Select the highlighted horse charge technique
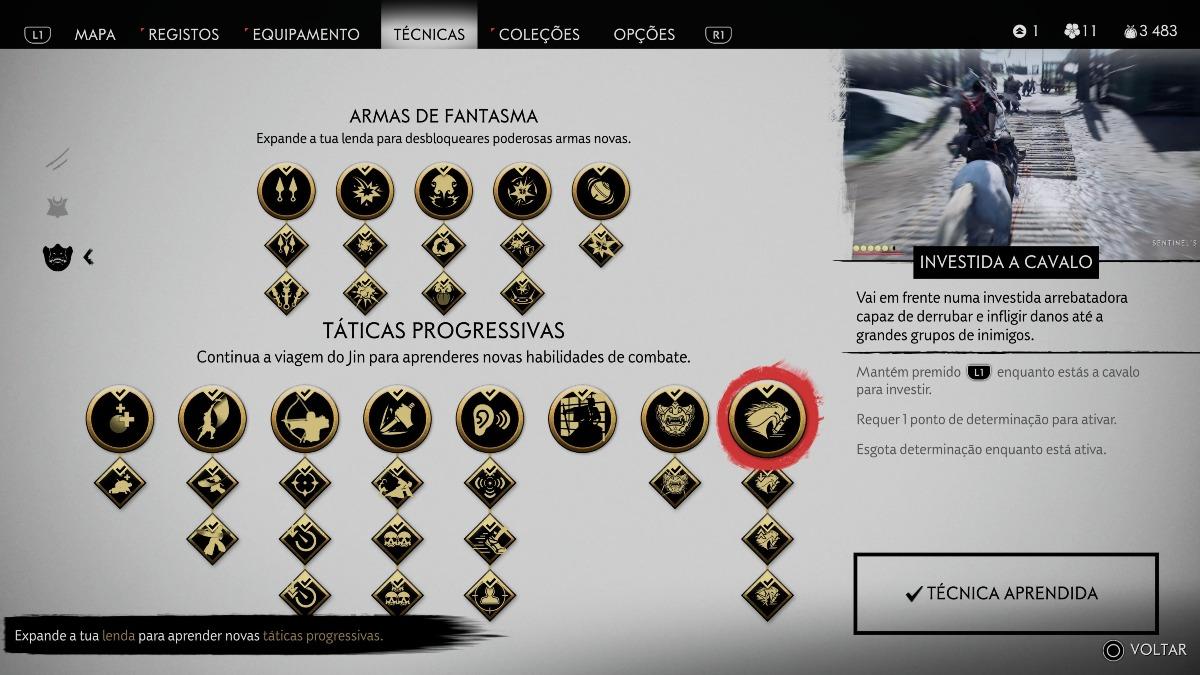This screenshot has height=675, width=1200. pos(767,418)
